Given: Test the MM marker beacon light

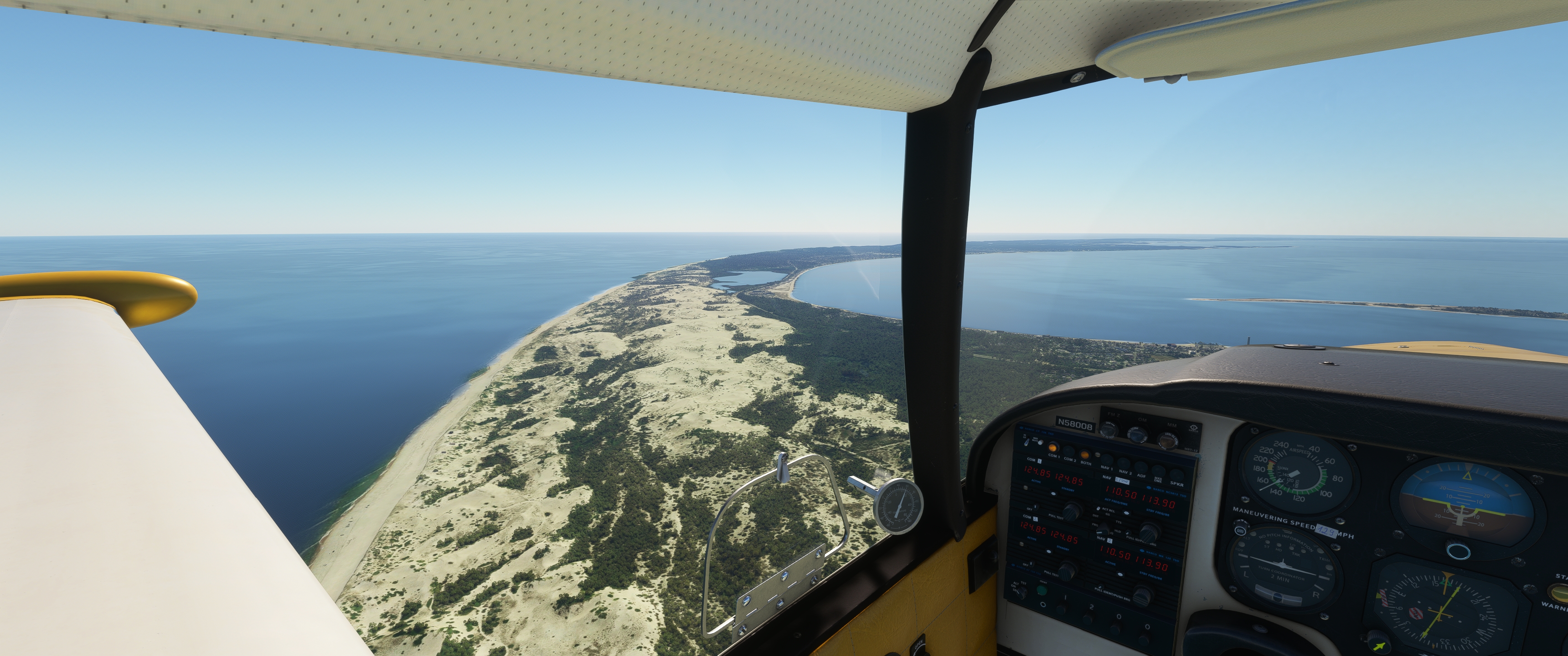Looking at the screenshot, I should (1167, 441).
